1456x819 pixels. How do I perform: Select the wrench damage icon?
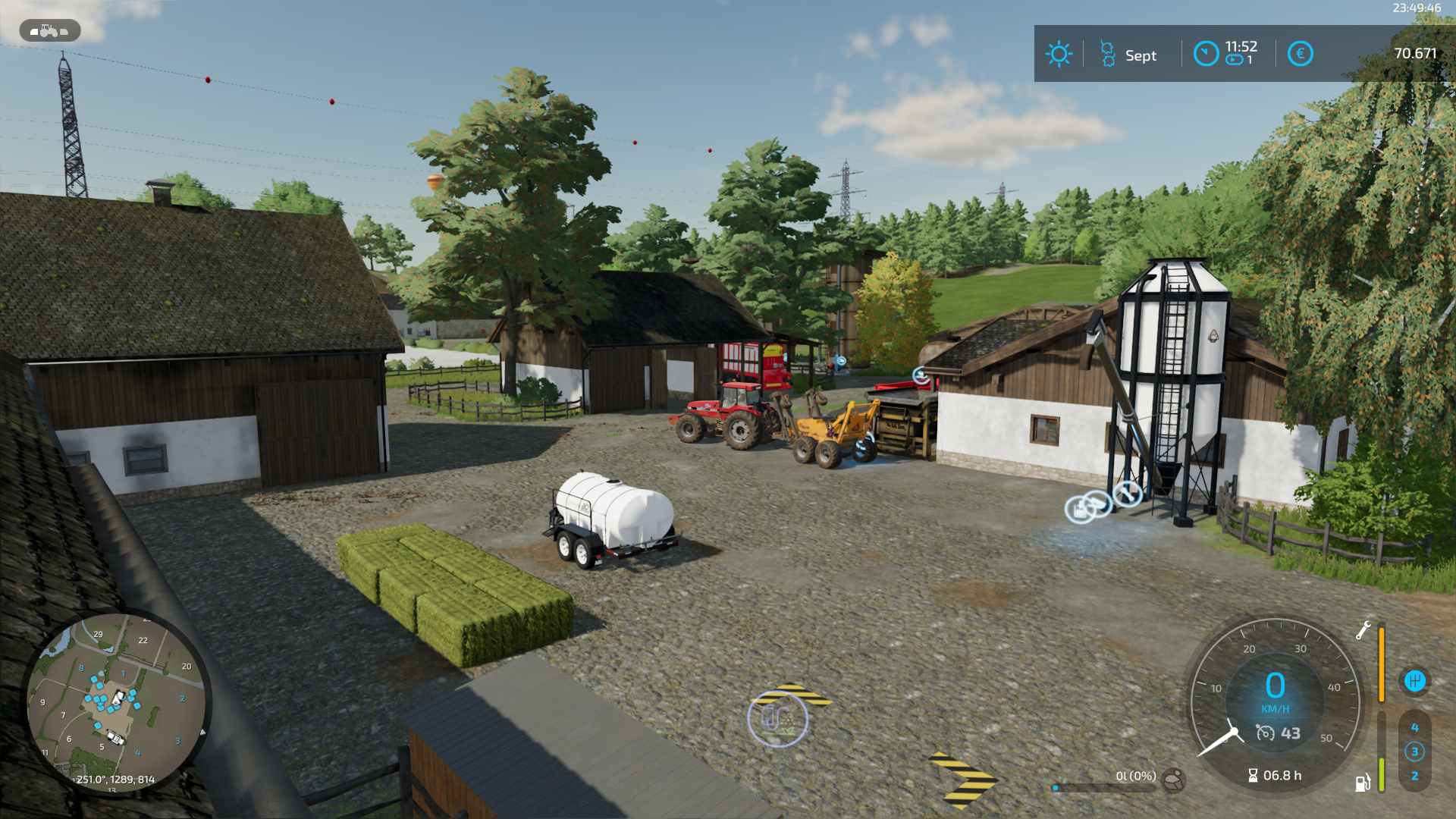pos(1363,630)
